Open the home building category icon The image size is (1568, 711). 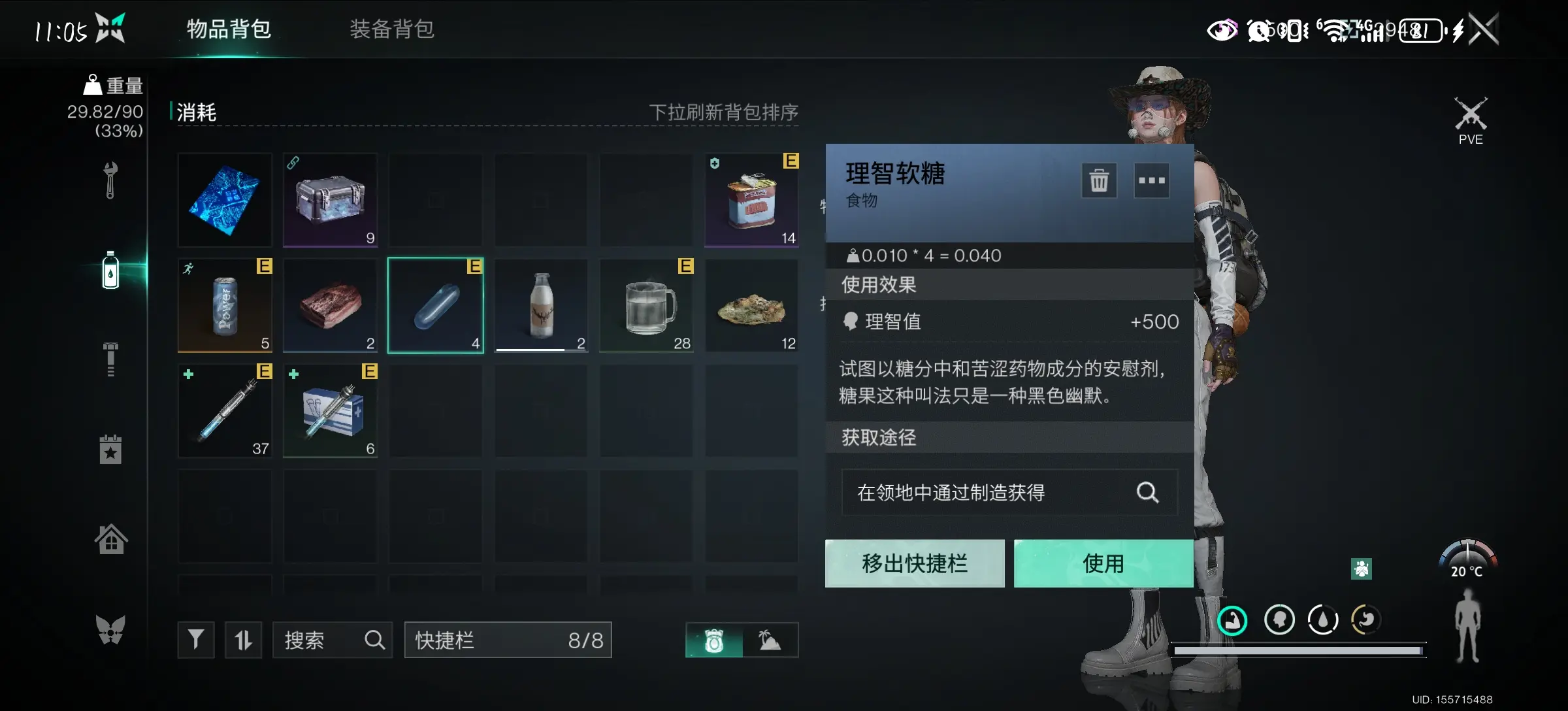pos(110,540)
